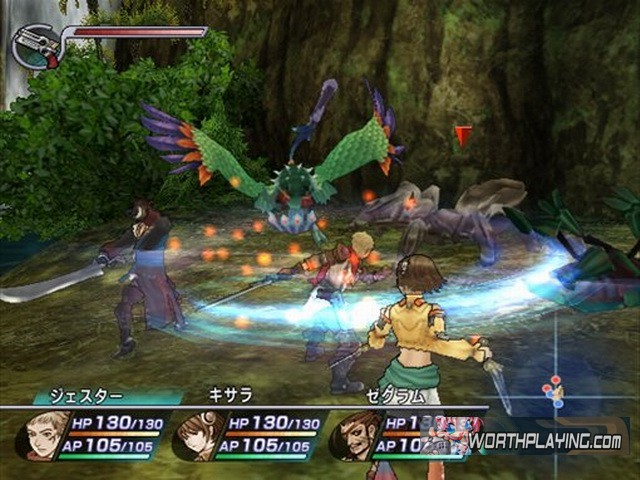Viewport: 640px width, 480px height.
Task: Choose Kisala's character portrait
Action: point(200,434)
